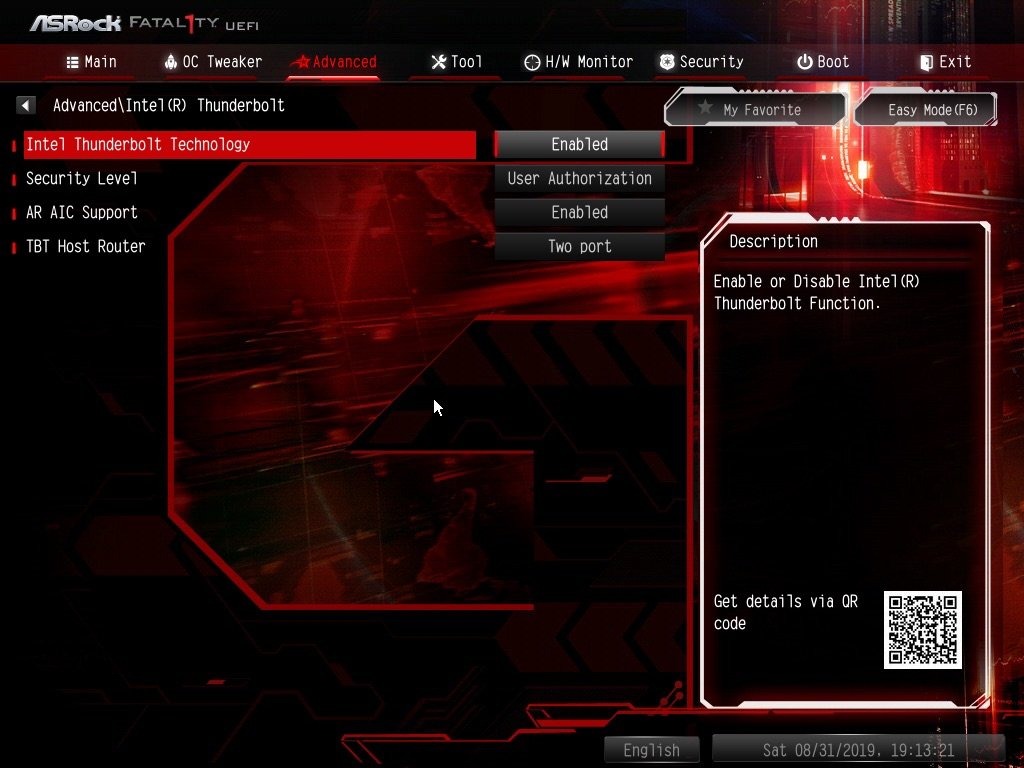
Task: Choose the Exit tab
Action: (945, 62)
